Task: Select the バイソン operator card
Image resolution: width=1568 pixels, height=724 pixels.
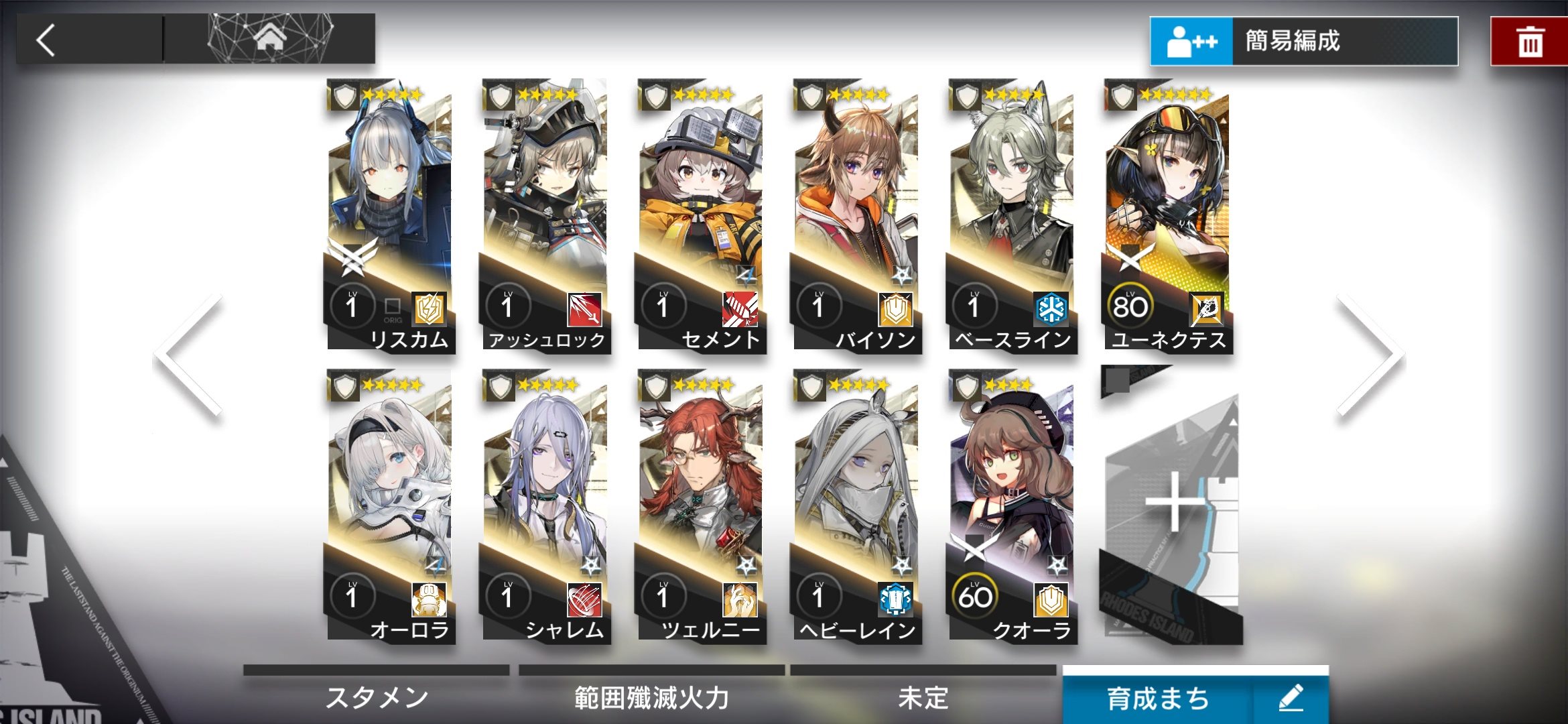Action: pos(856,215)
